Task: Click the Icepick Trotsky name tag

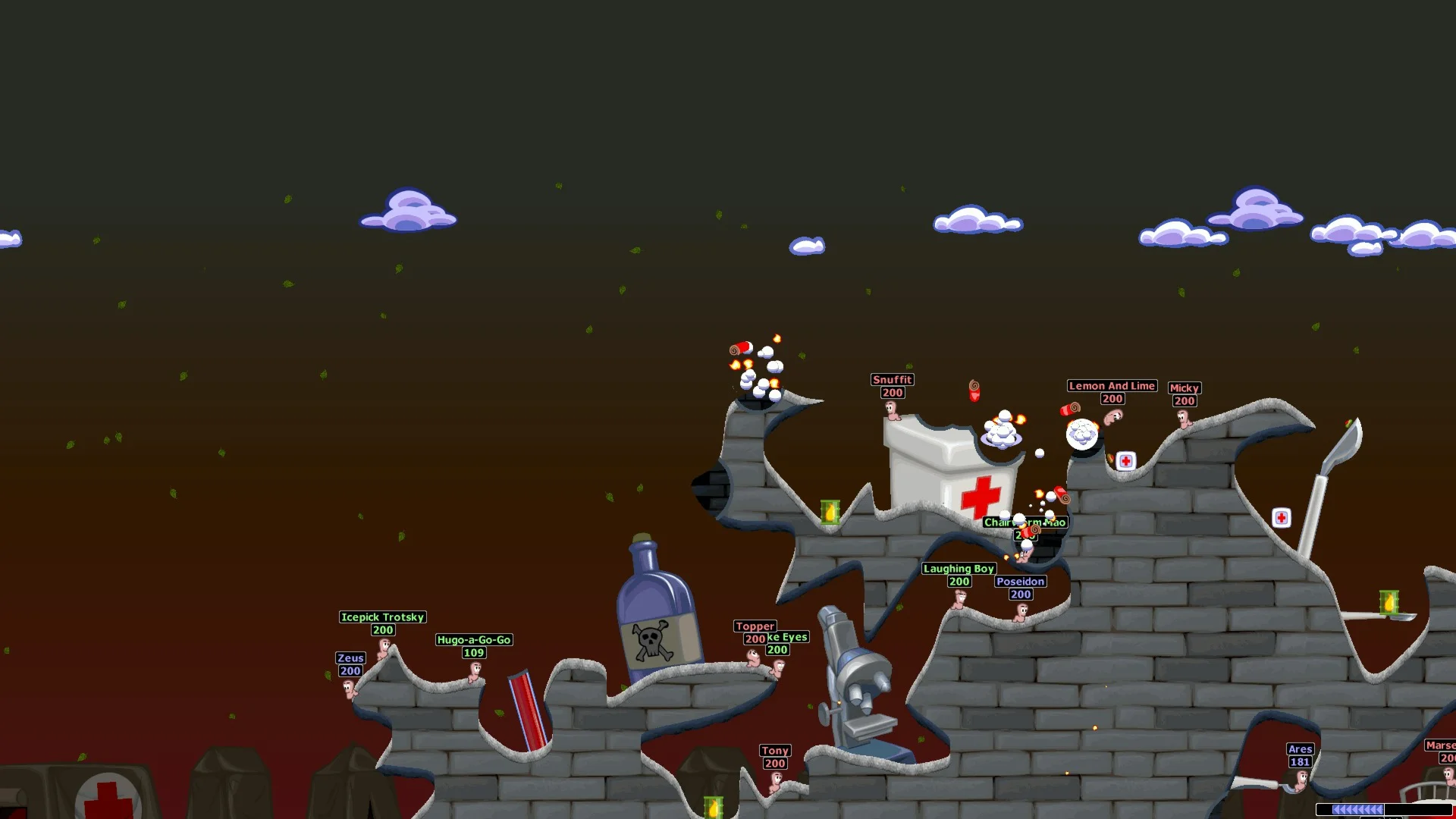Action: [382, 617]
